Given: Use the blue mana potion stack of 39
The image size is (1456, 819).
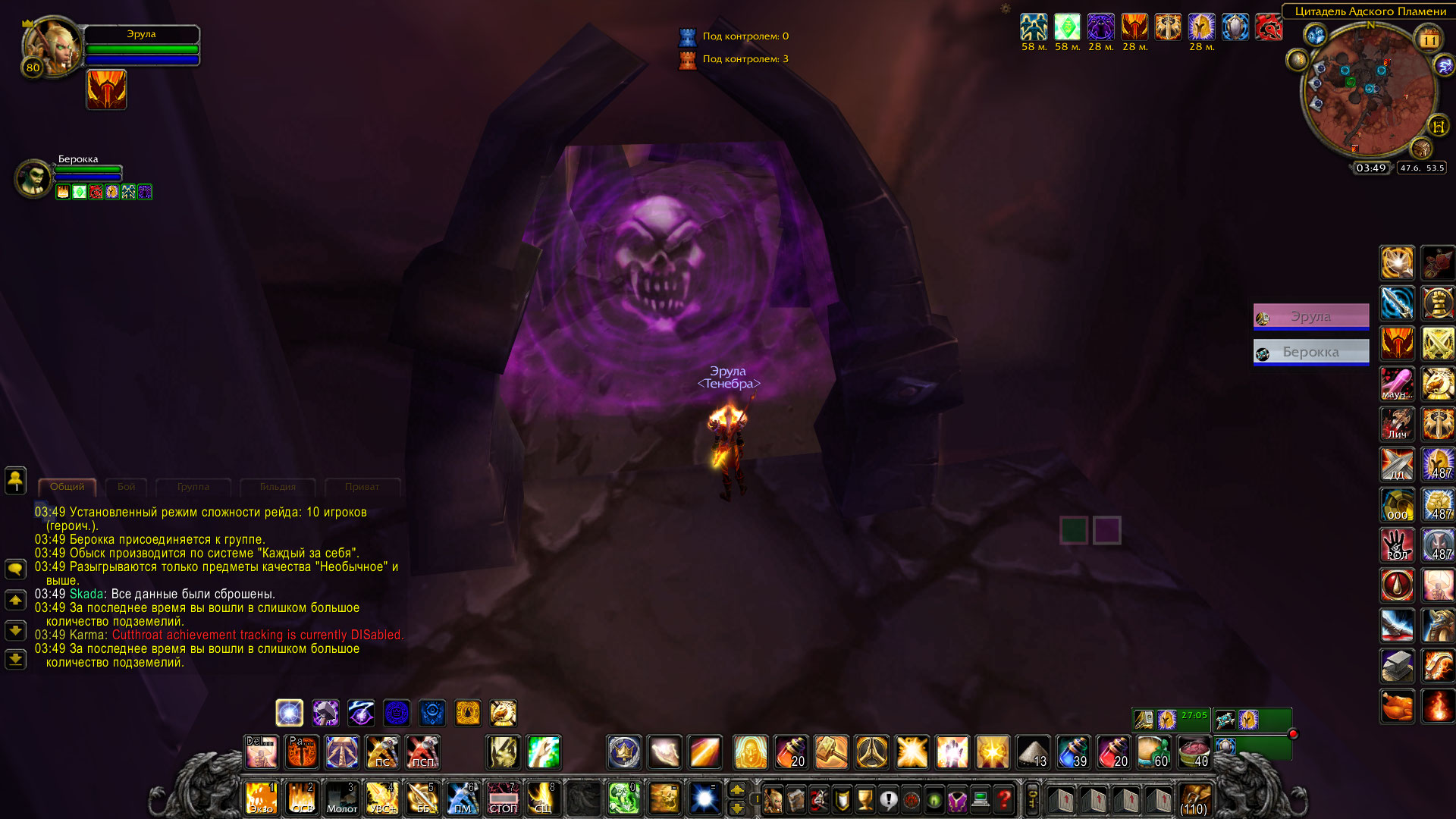Looking at the screenshot, I should [x=1073, y=752].
